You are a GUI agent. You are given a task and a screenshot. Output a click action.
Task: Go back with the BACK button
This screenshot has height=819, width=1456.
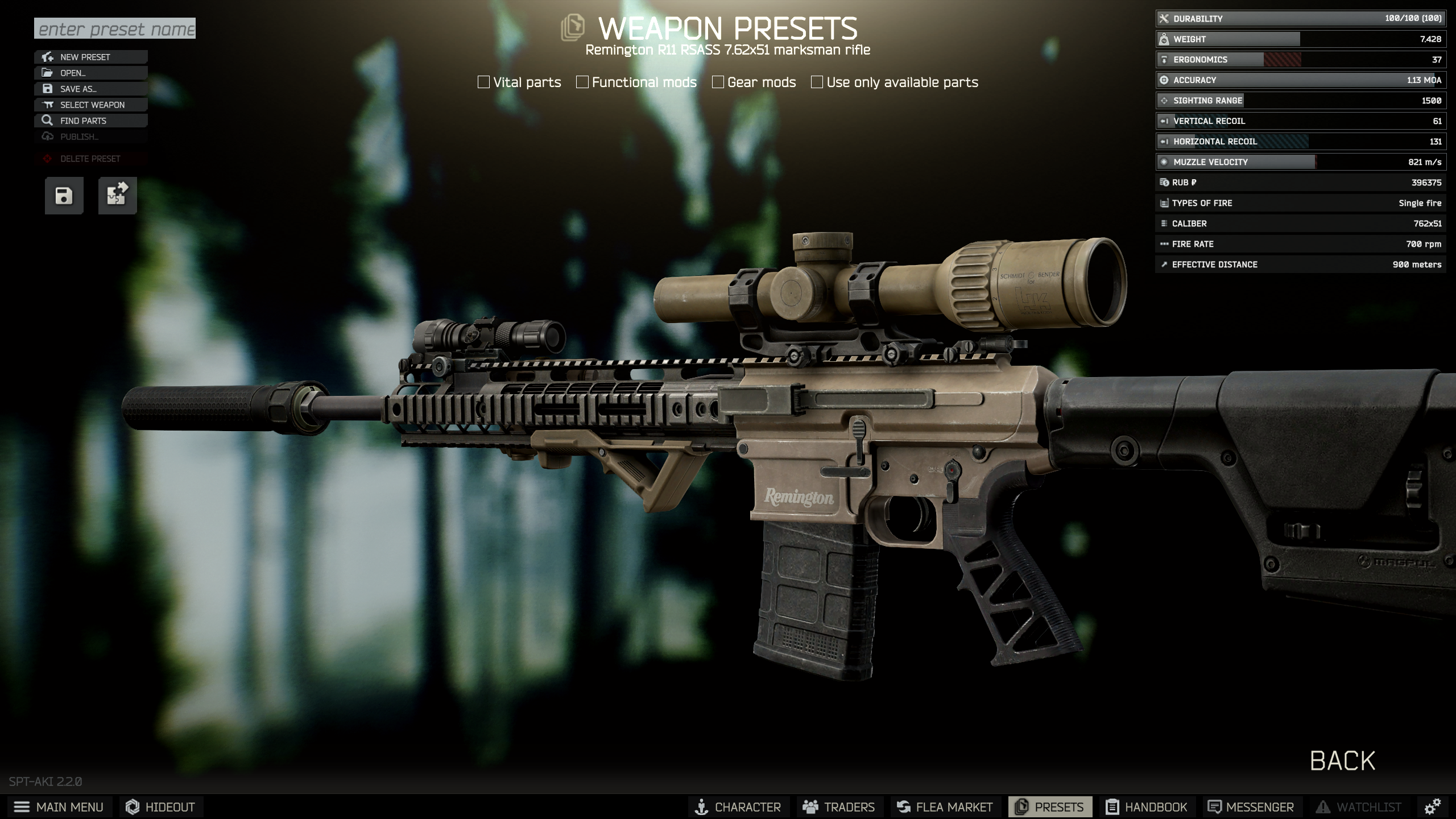pos(1342,761)
